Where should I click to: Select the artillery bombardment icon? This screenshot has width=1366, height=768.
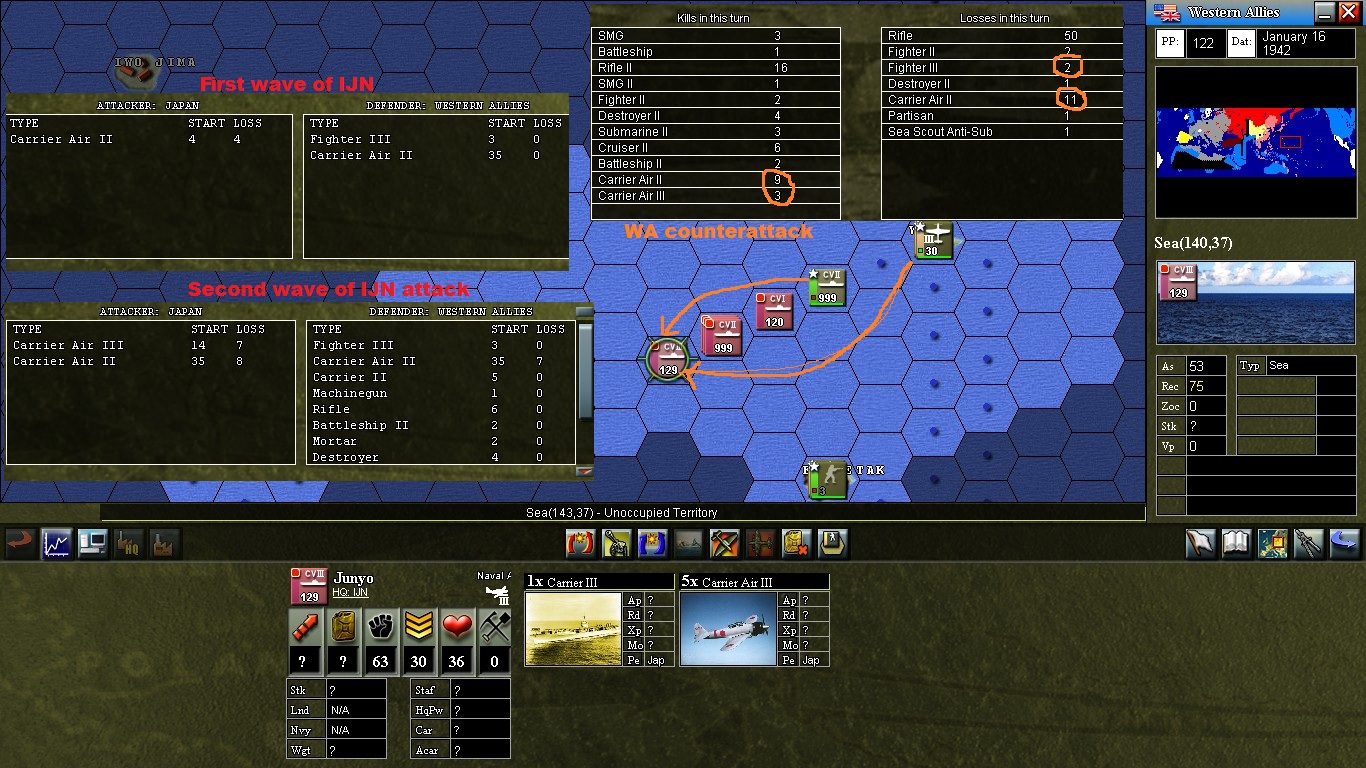pyautogui.click(x=615, y=541)
